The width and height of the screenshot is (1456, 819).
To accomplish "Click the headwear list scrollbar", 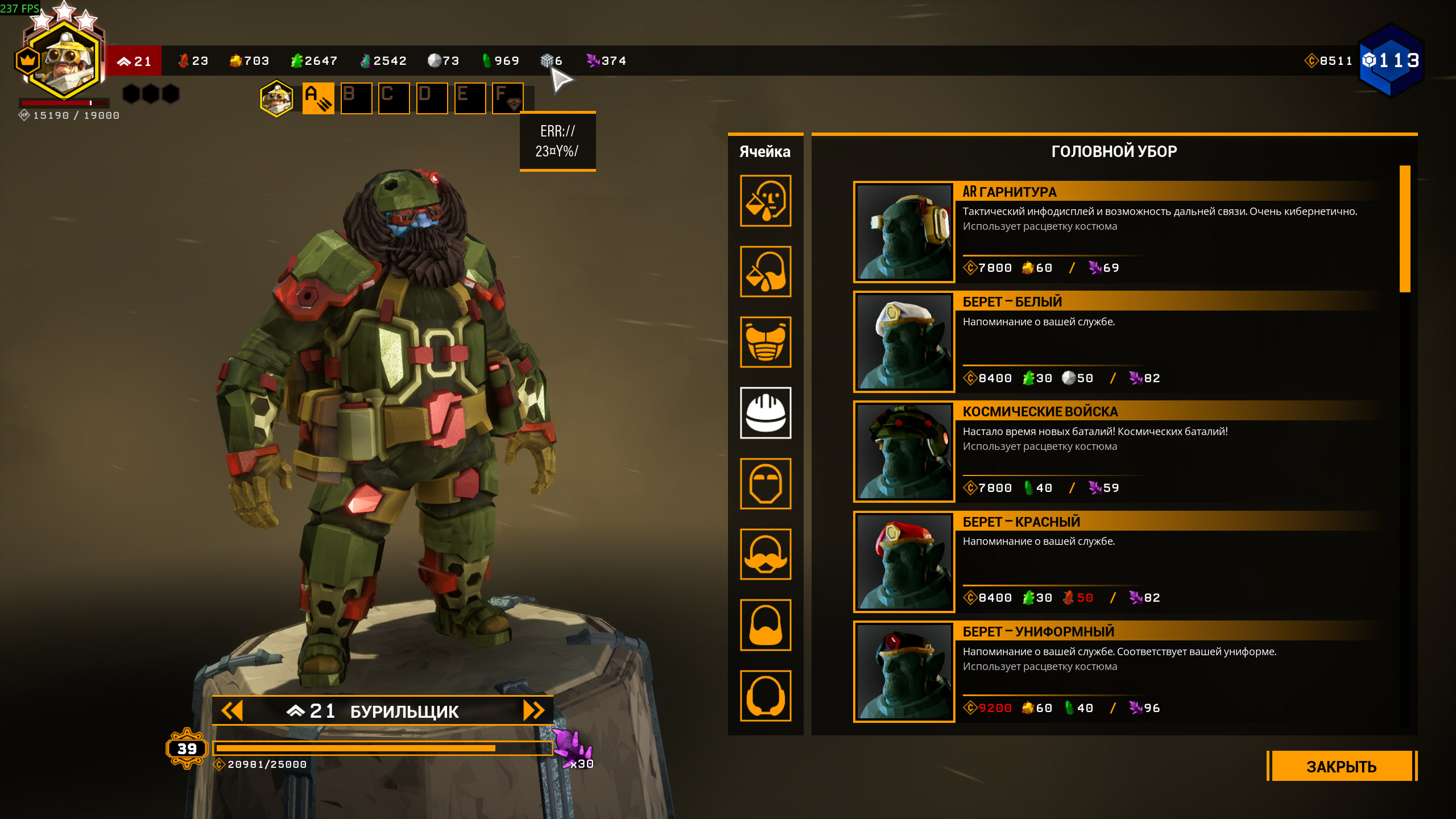I will tap(1405, 229).
